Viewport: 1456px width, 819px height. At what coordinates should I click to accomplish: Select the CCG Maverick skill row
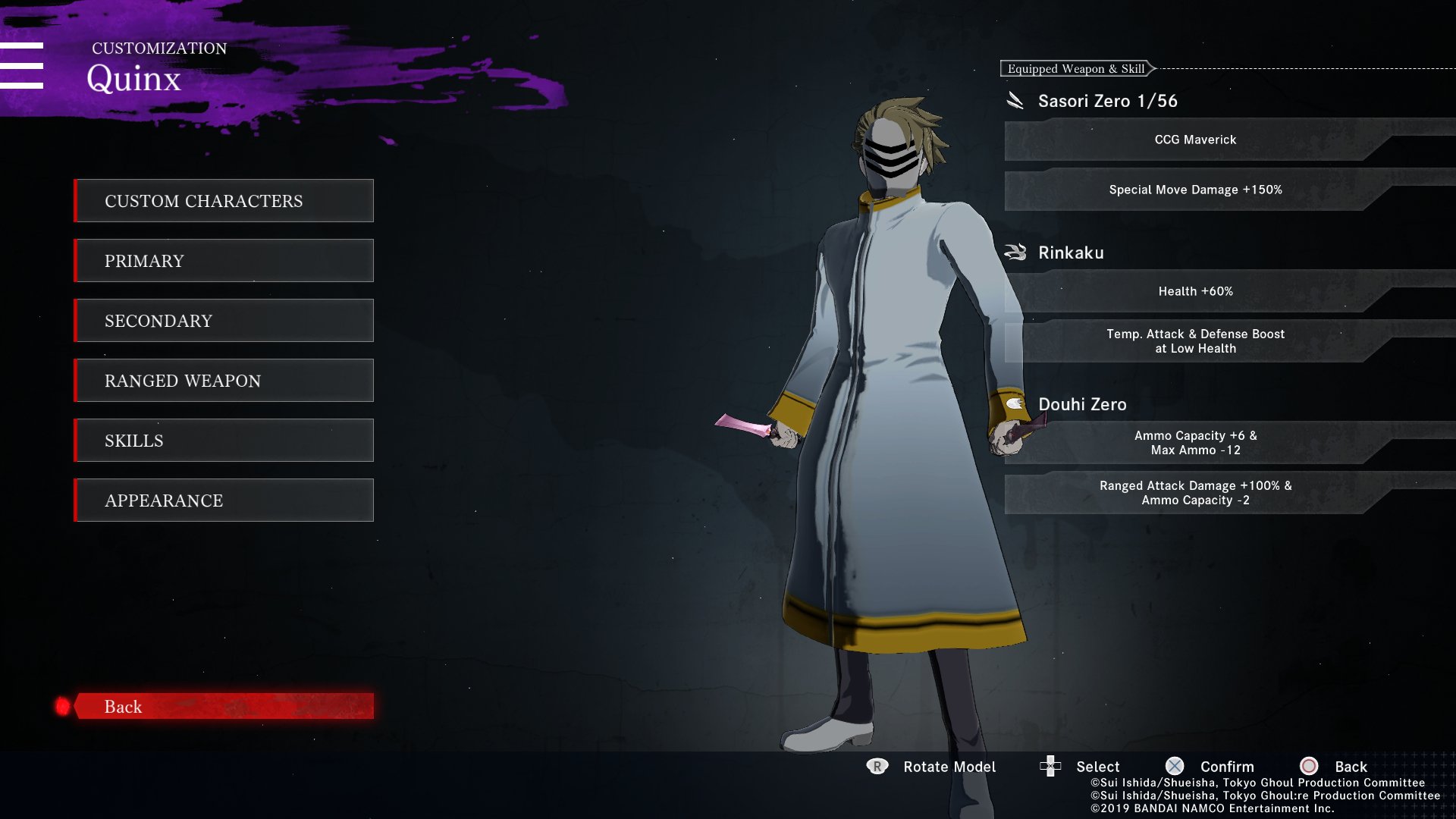point(1195,140)
